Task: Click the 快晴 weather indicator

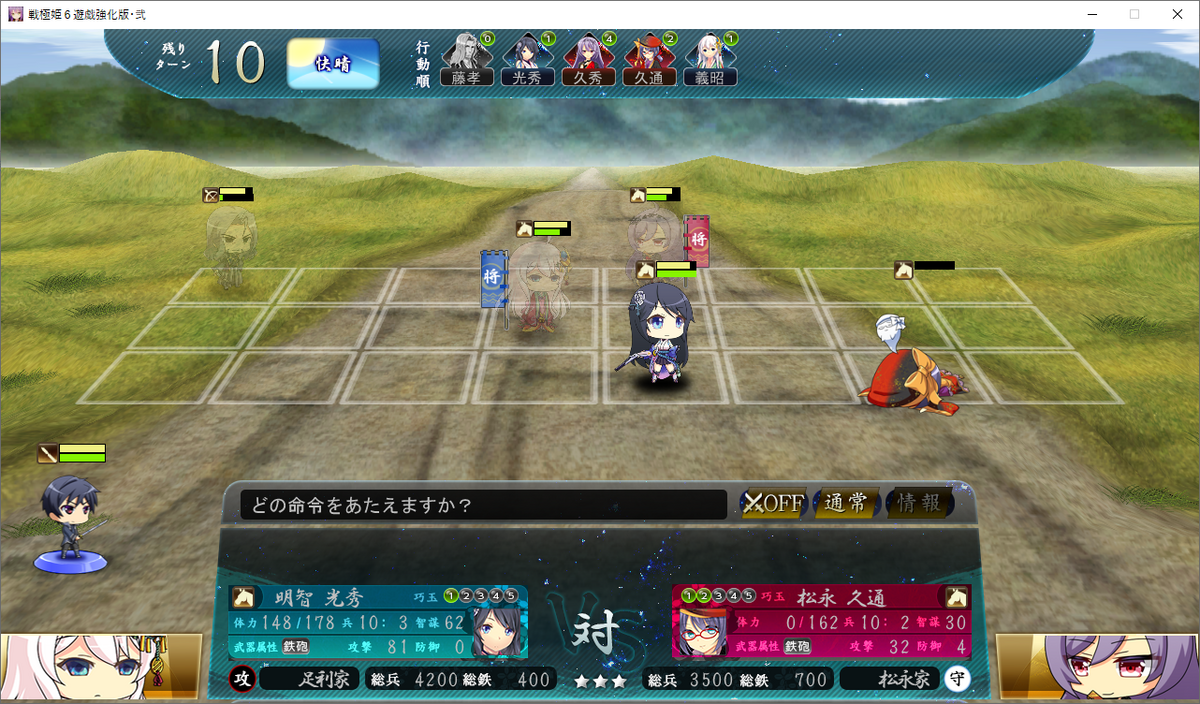Action: (x=333, y=64)
